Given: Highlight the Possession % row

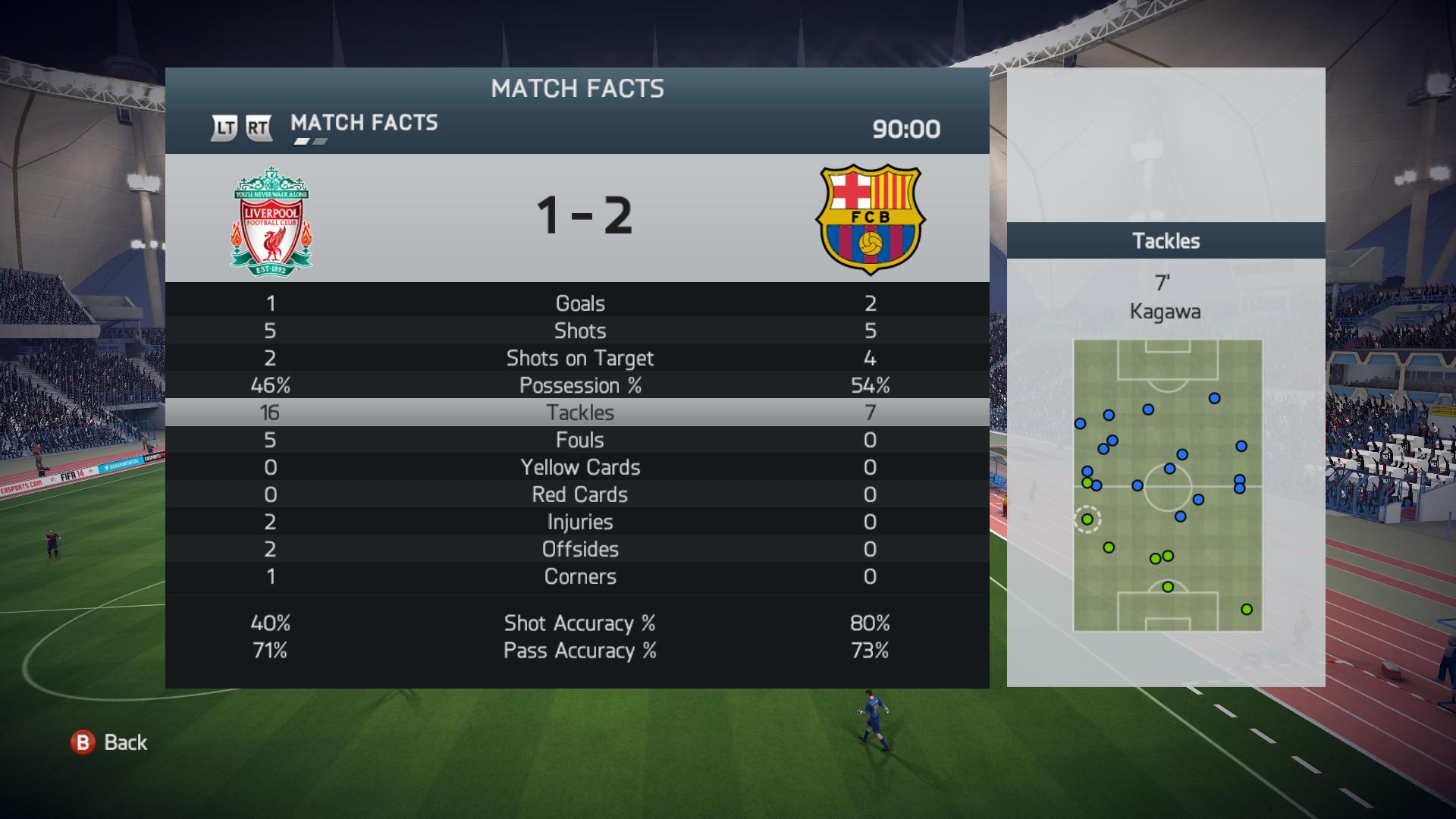Looking at the screenshot, I should [579, 385].
